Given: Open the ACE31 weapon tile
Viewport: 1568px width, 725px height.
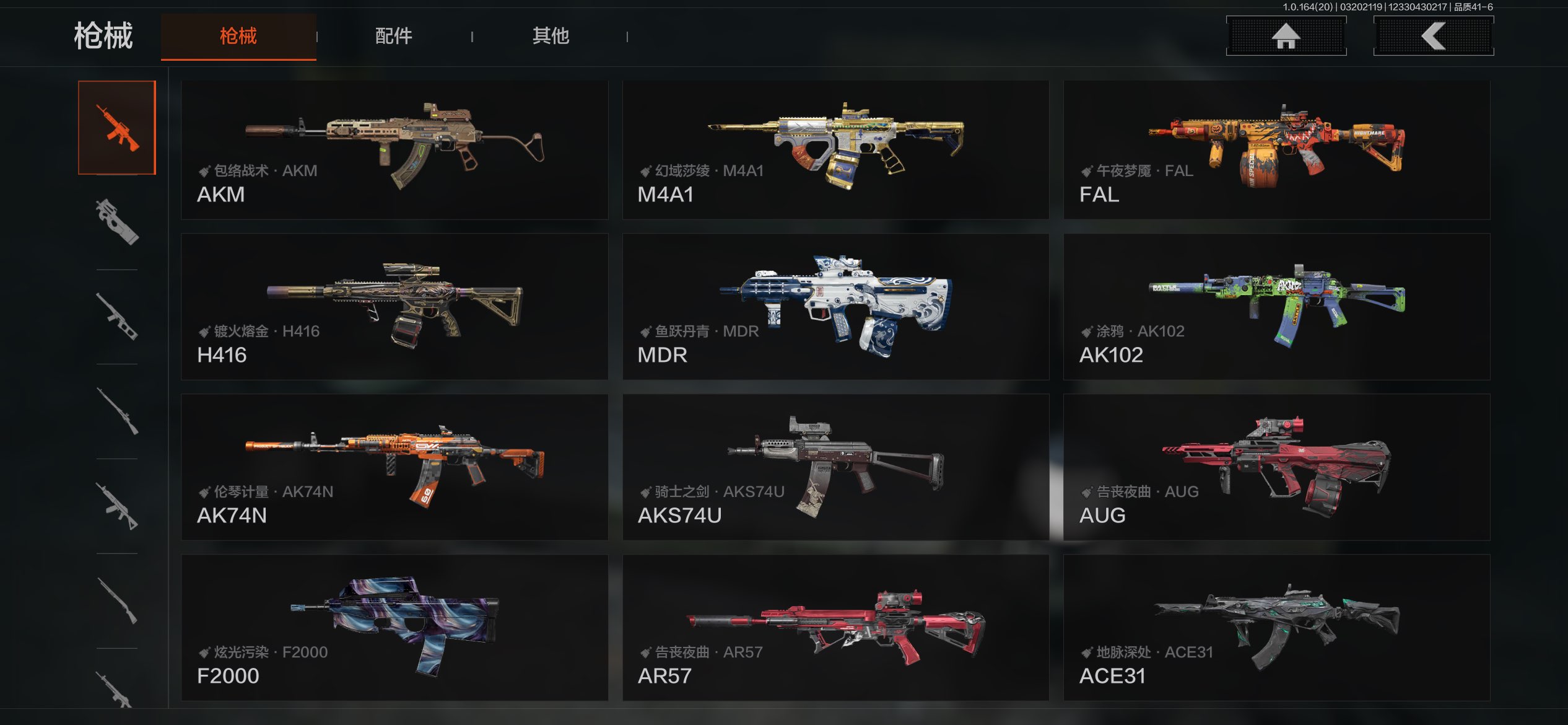Looking at the screenshot, I should point(1276,628).
